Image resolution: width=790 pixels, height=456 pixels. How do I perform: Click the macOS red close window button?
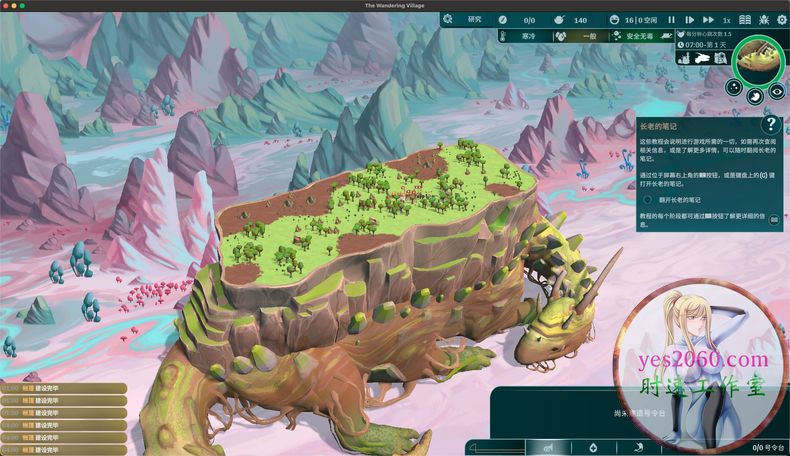7,5
